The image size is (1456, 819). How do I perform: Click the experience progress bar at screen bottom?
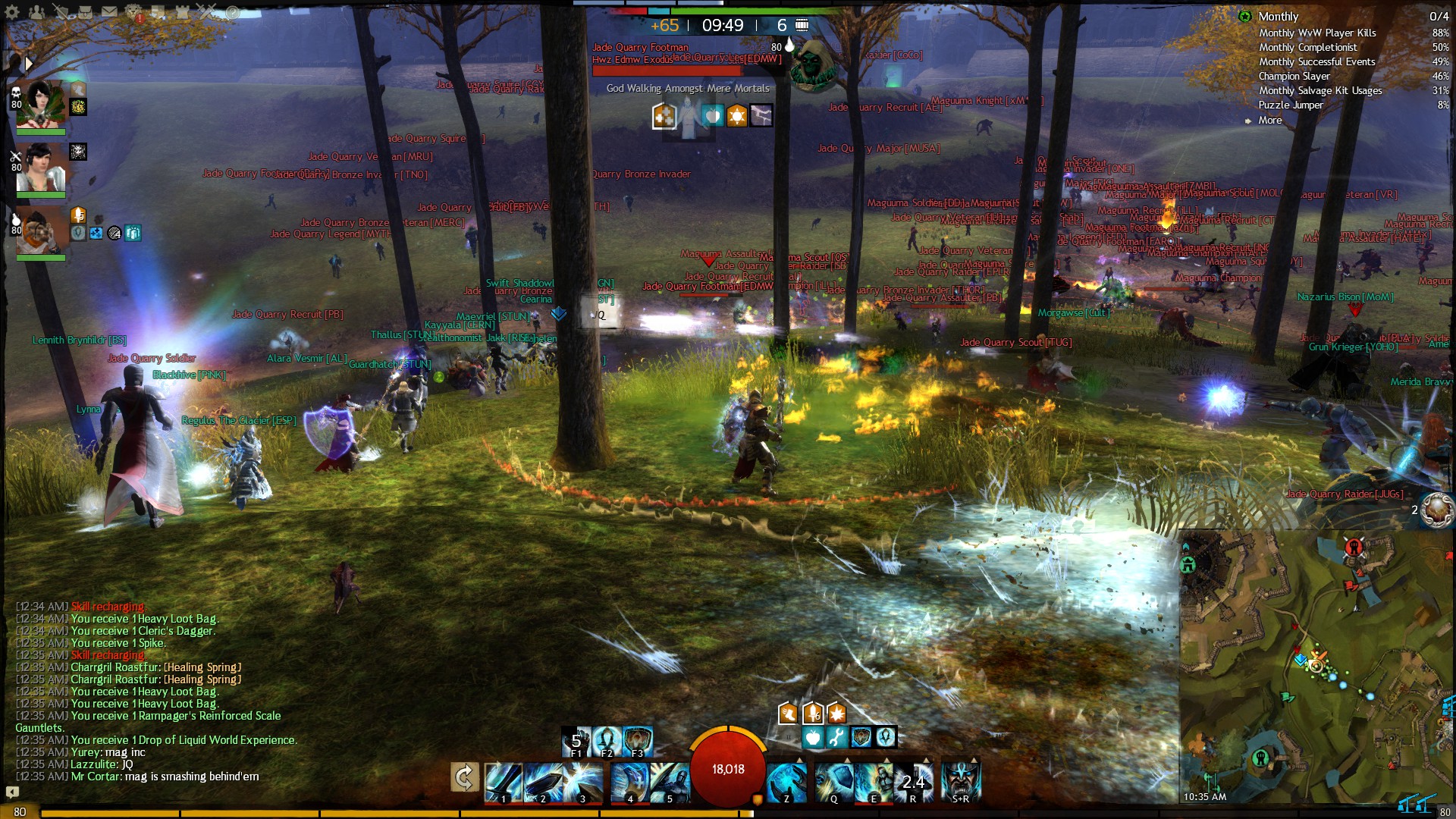point(728,811)
